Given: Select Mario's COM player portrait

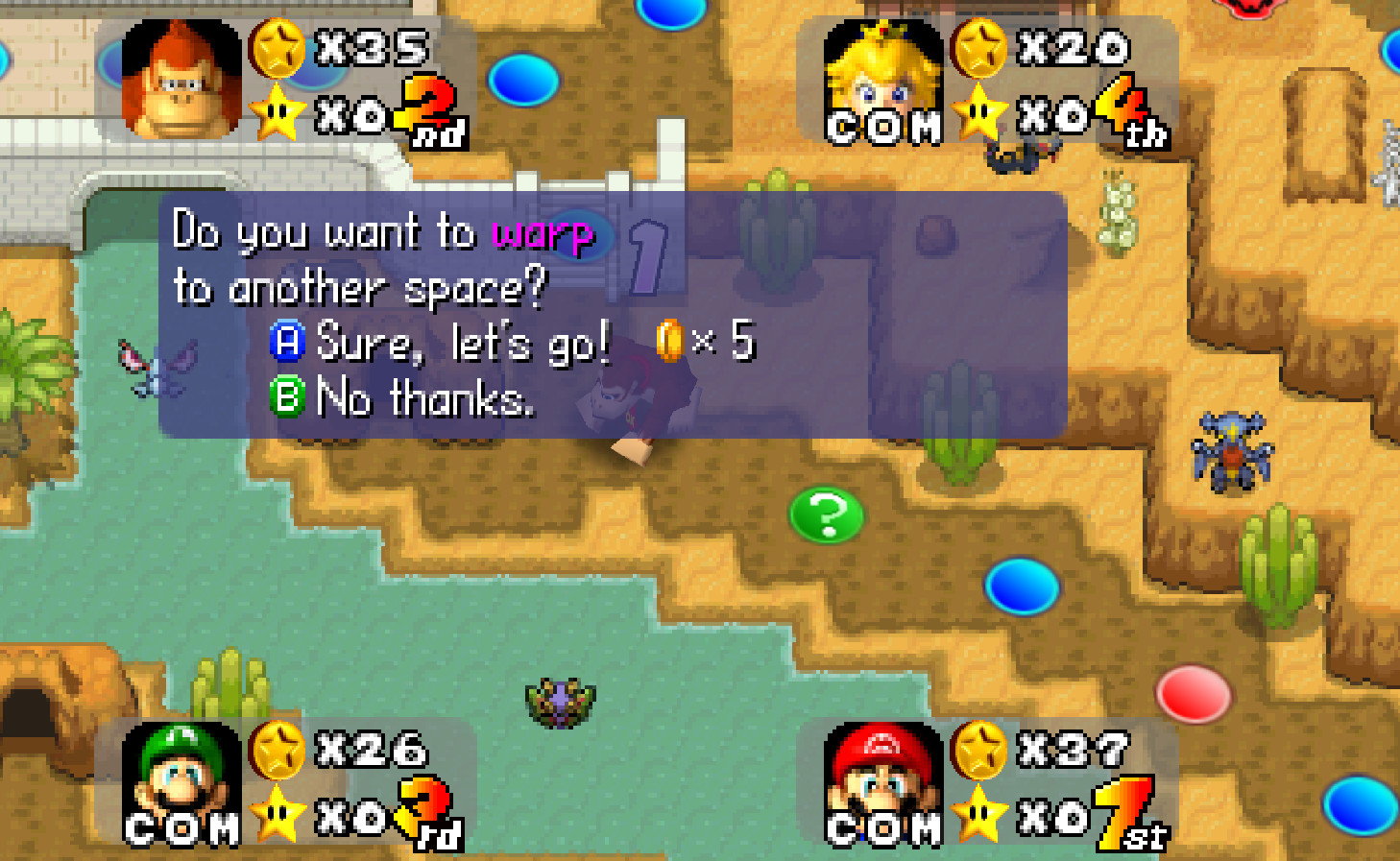Looking at the screenshot, I should (x=883, y=782).
